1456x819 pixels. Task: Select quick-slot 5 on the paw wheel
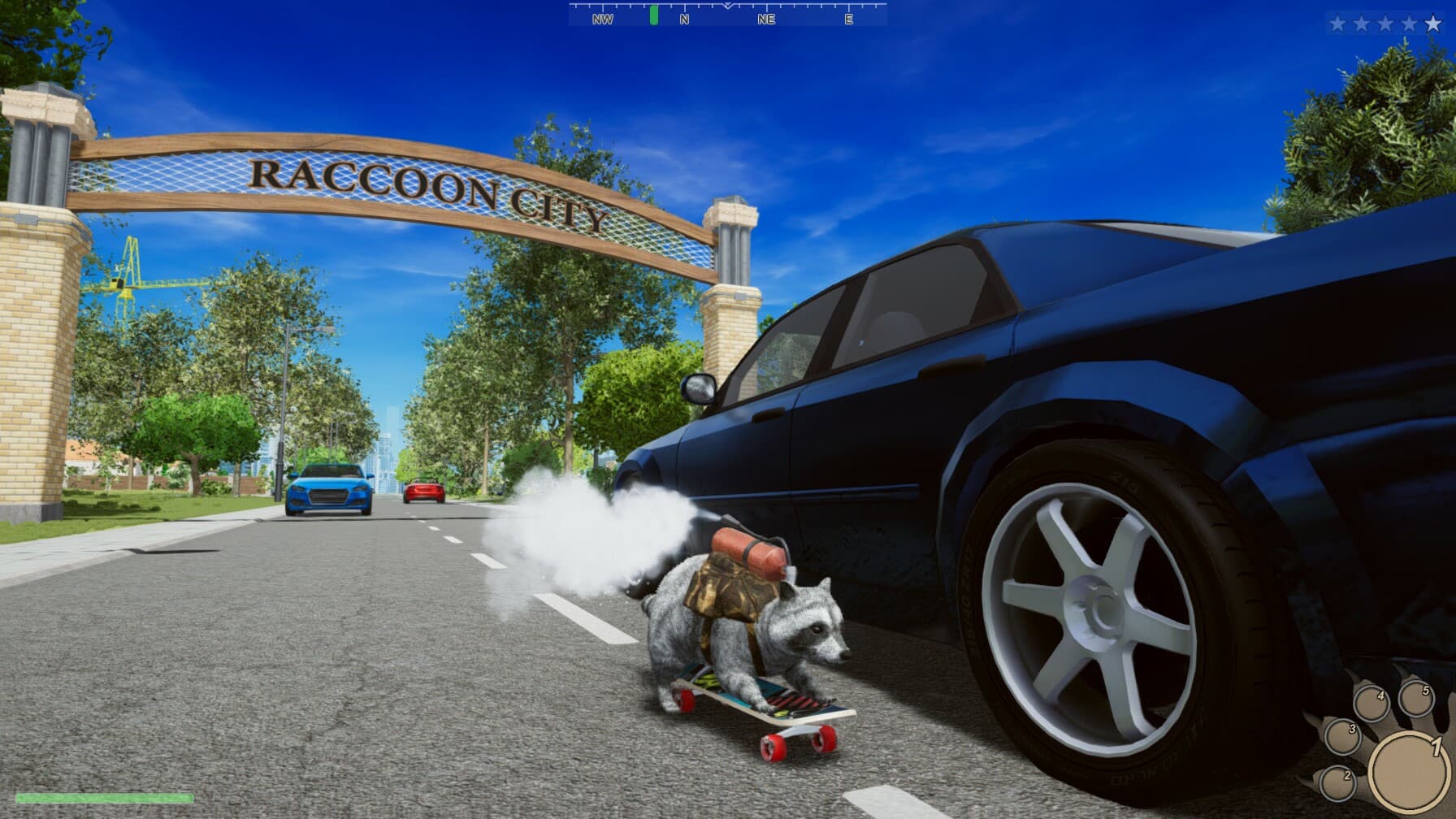pyautogui.click(x=1417, y=699)
